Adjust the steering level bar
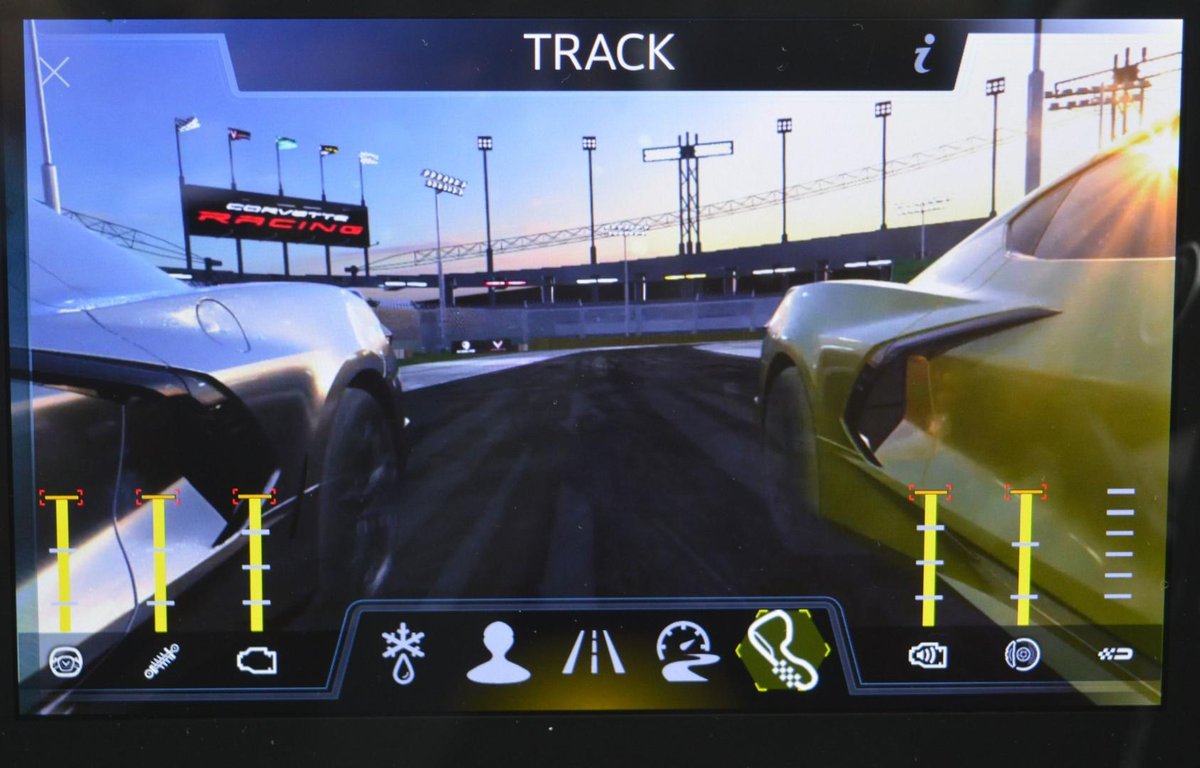Image resolution: width=1200 pixels, height=768 pixels. 63,562
